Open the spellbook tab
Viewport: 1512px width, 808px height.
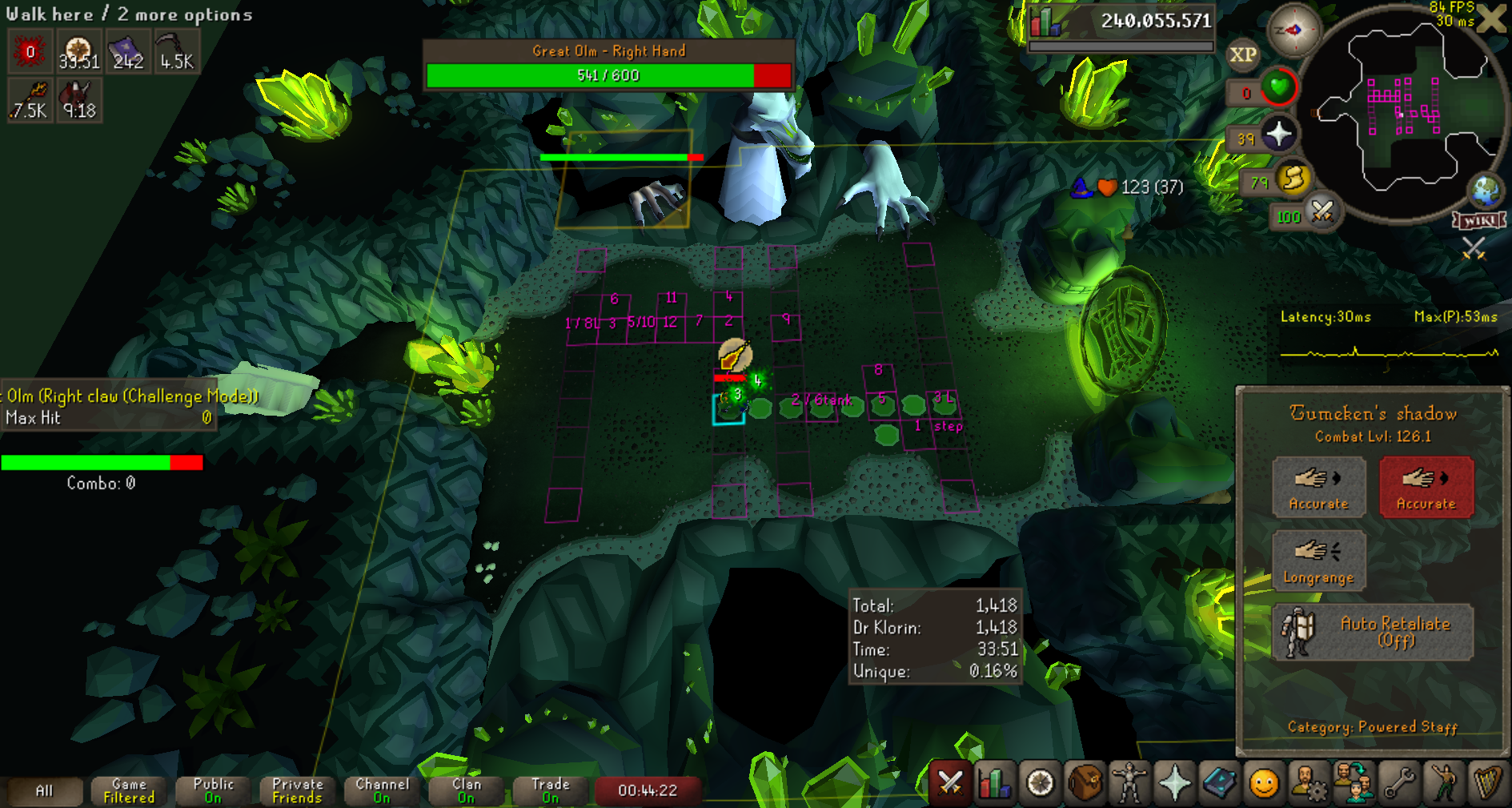coord(1219,782)
